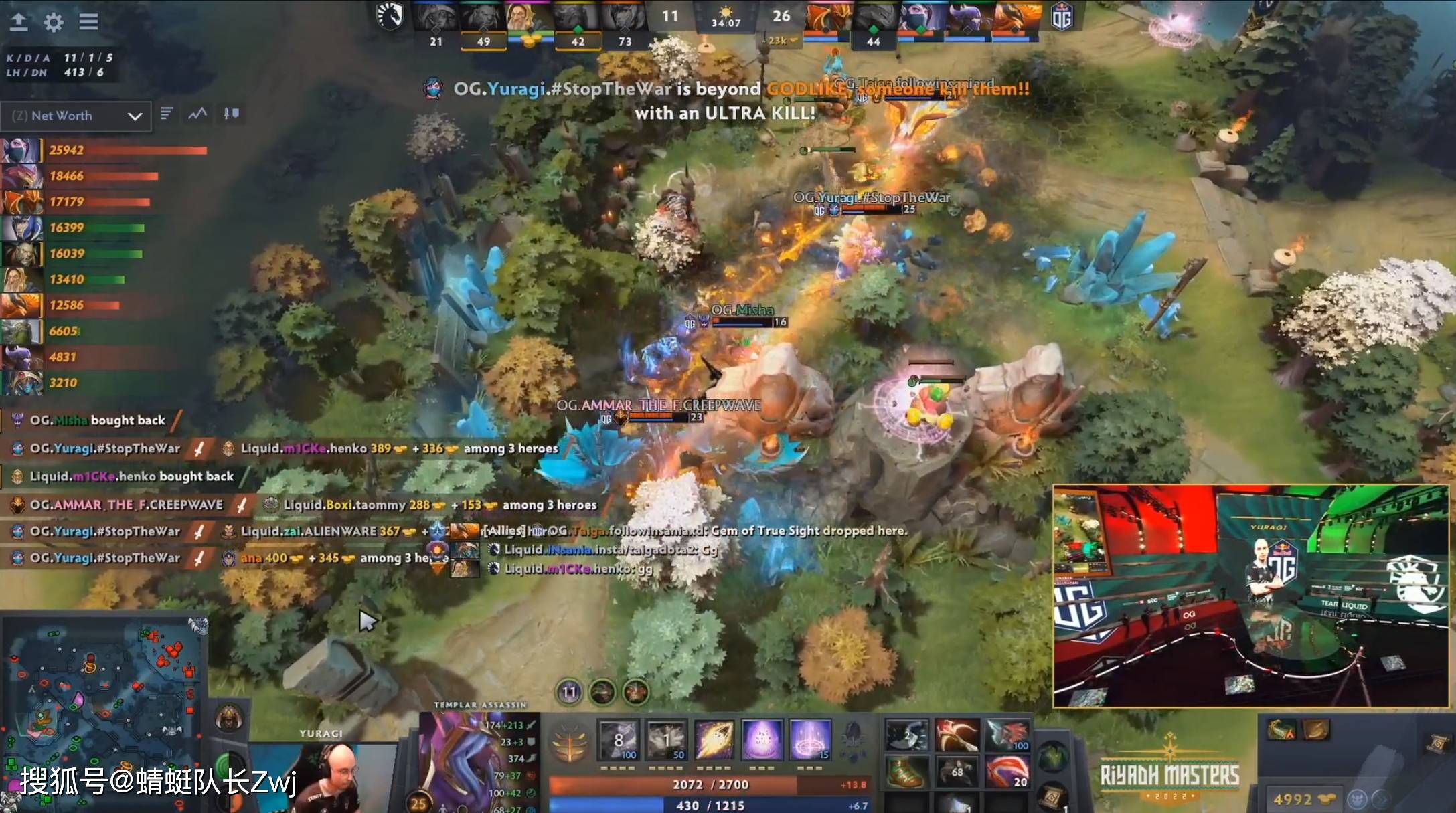
Task: Select the Meld ability
Action: coord(666,739)
